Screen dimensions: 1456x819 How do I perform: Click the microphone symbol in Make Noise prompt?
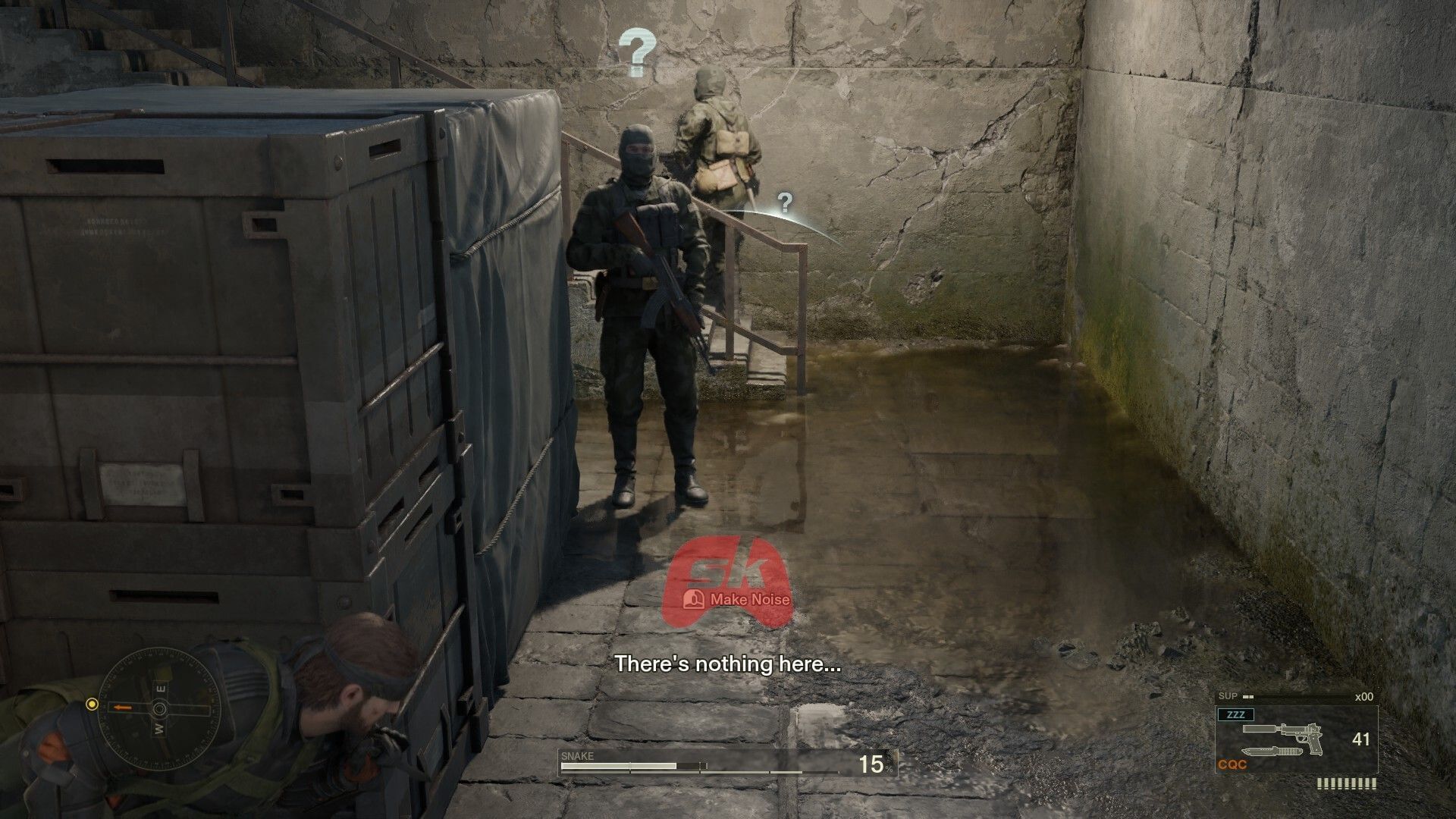[693, 599]
